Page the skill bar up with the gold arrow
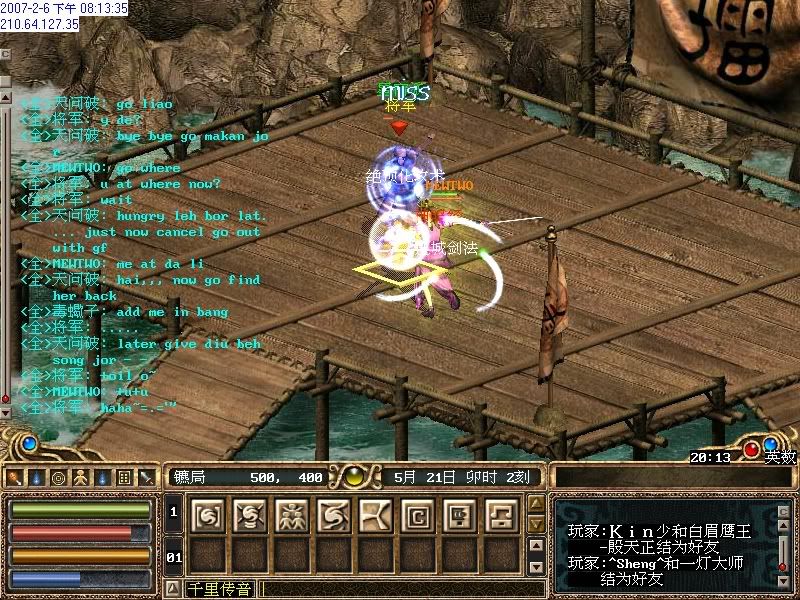The height and width of the screenshot is (600, 800). click(x=536, y=504)
